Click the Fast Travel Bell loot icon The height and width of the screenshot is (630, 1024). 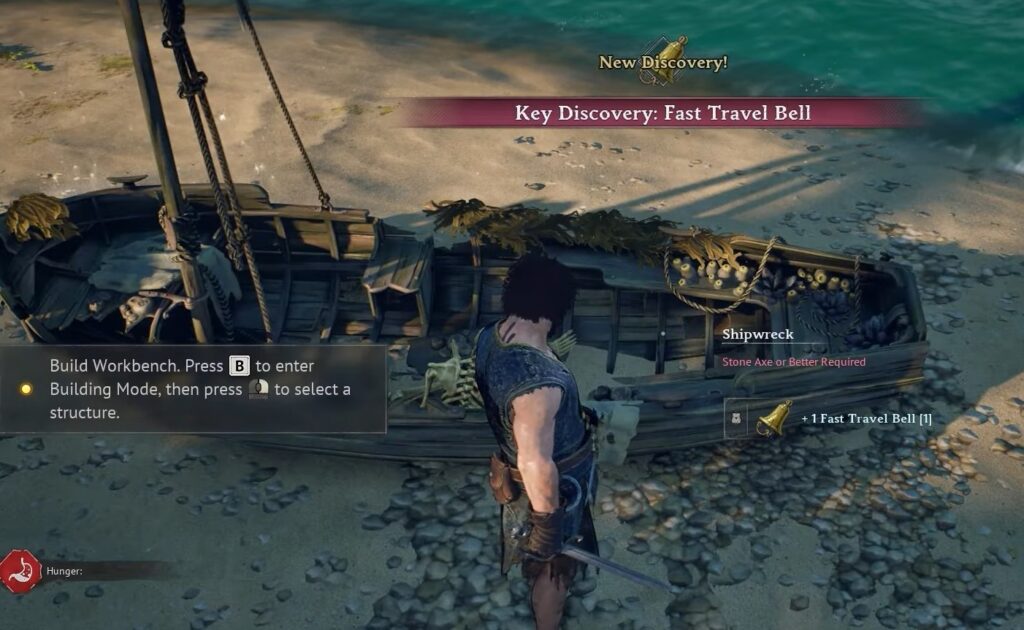click(773, 418)
